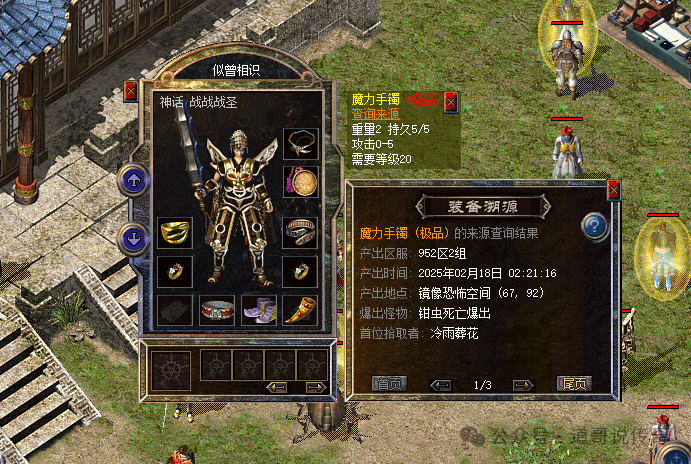
Task: Click the 查询来源 link in tooltip
Action: [x=371, y=113]
